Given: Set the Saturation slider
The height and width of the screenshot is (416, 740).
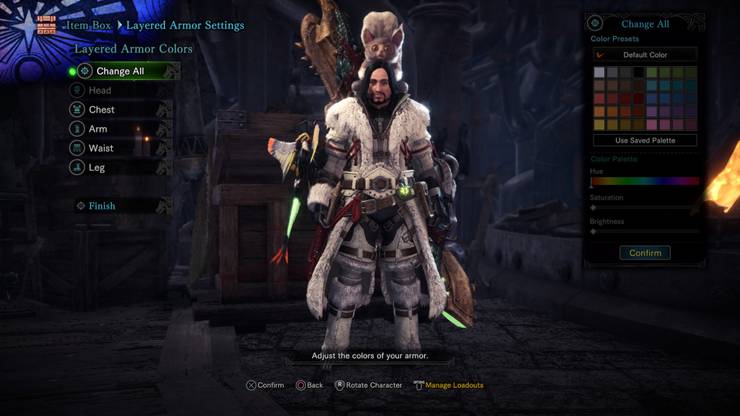Looking at the screenshot, I should 644,207.
